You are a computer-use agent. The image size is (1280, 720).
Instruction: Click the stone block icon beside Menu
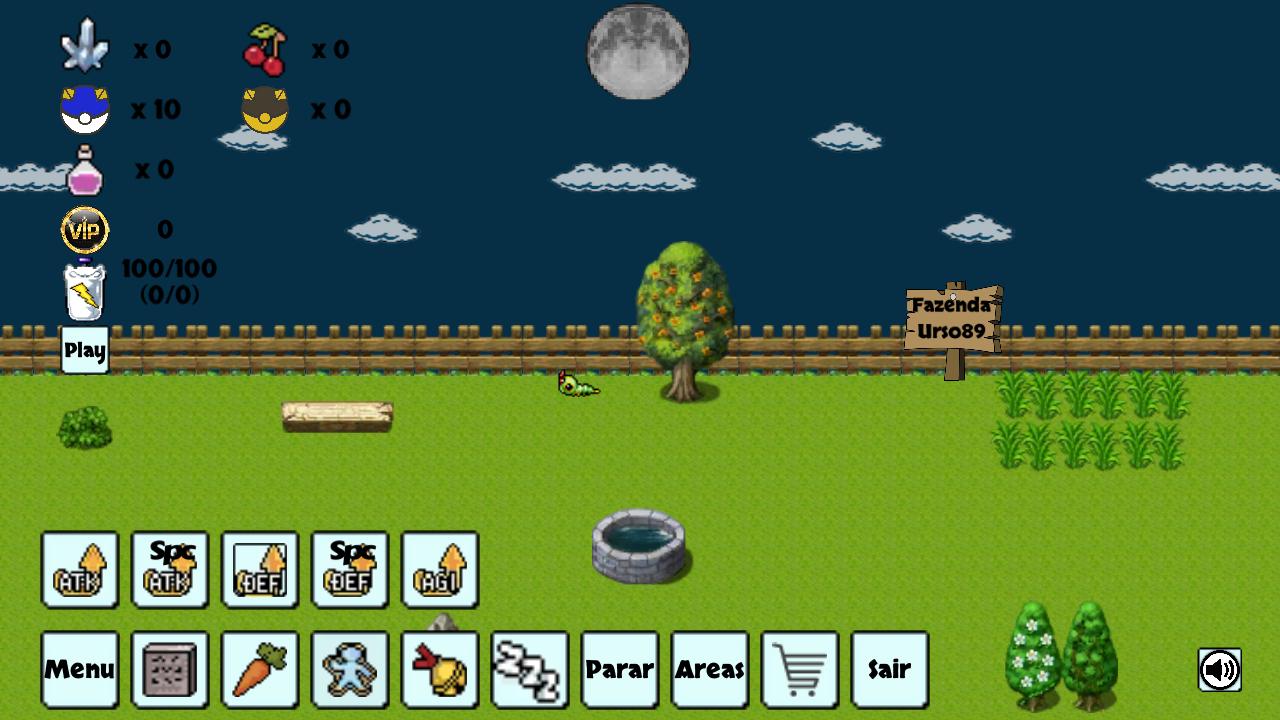tap(170, 668)
